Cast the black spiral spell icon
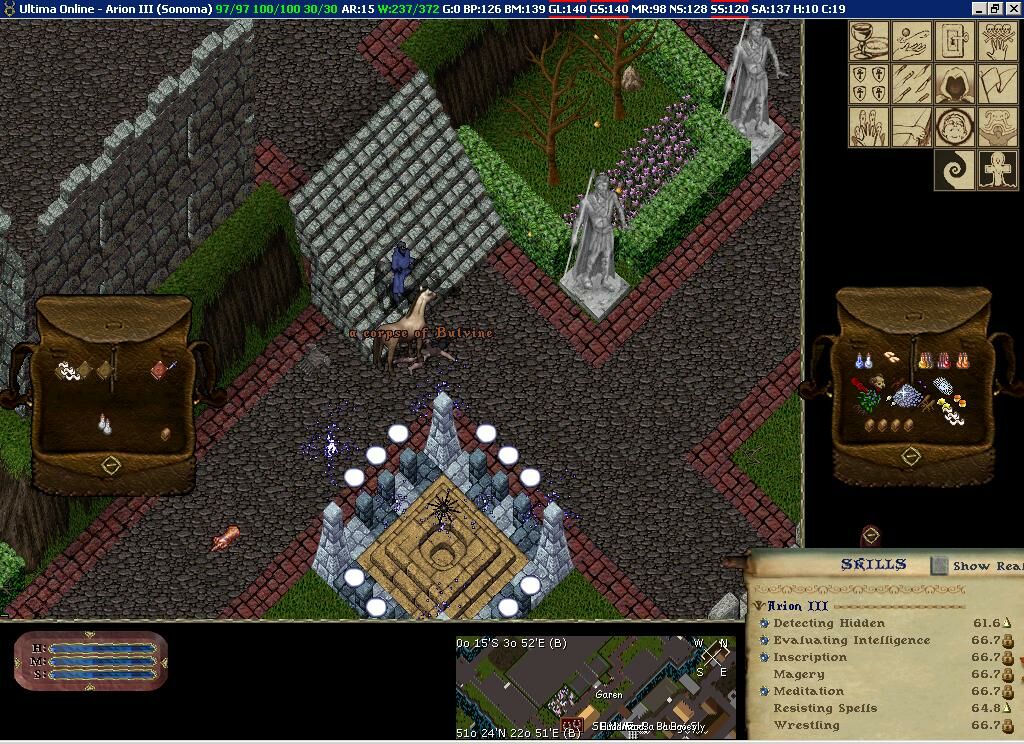 click(x=954, y=170)
